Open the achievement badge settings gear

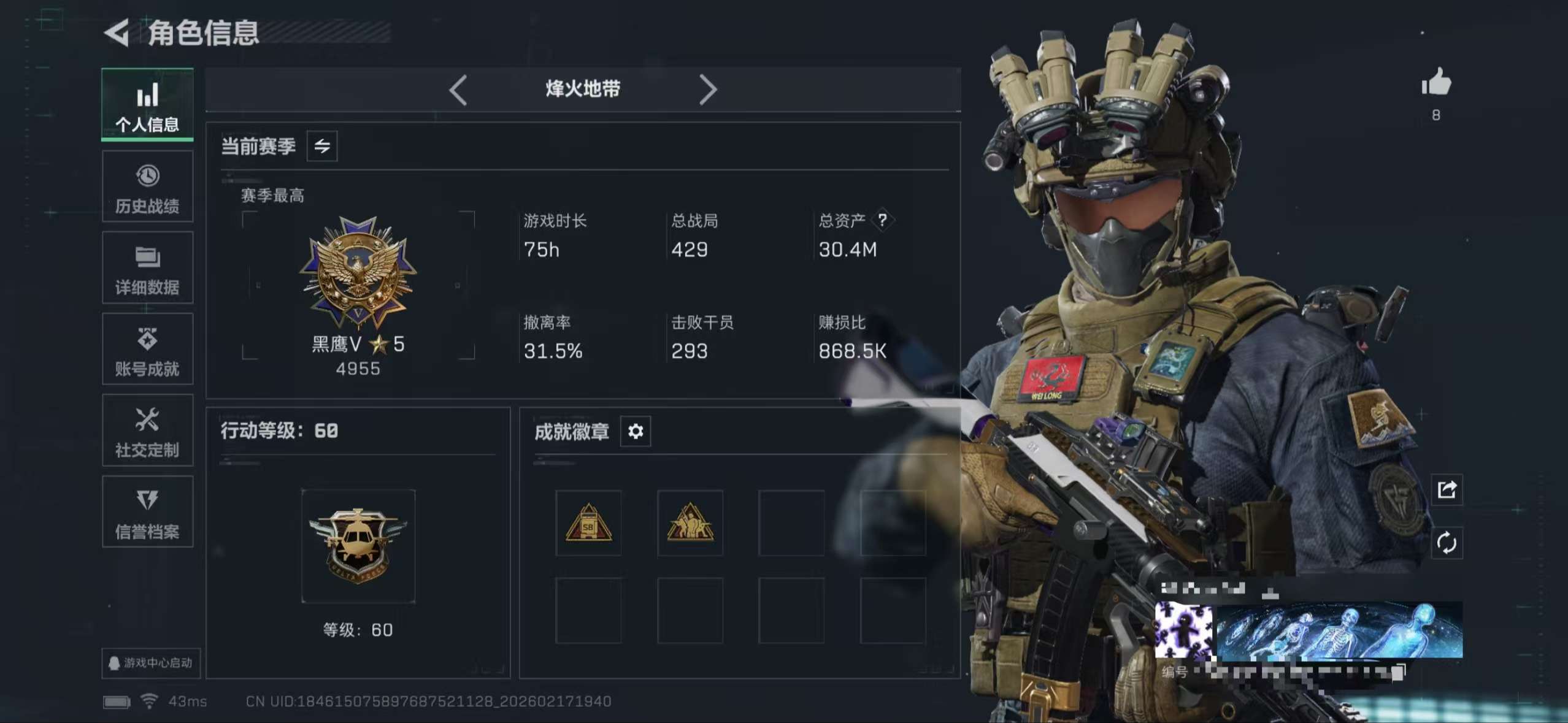(x=636, y=431)
